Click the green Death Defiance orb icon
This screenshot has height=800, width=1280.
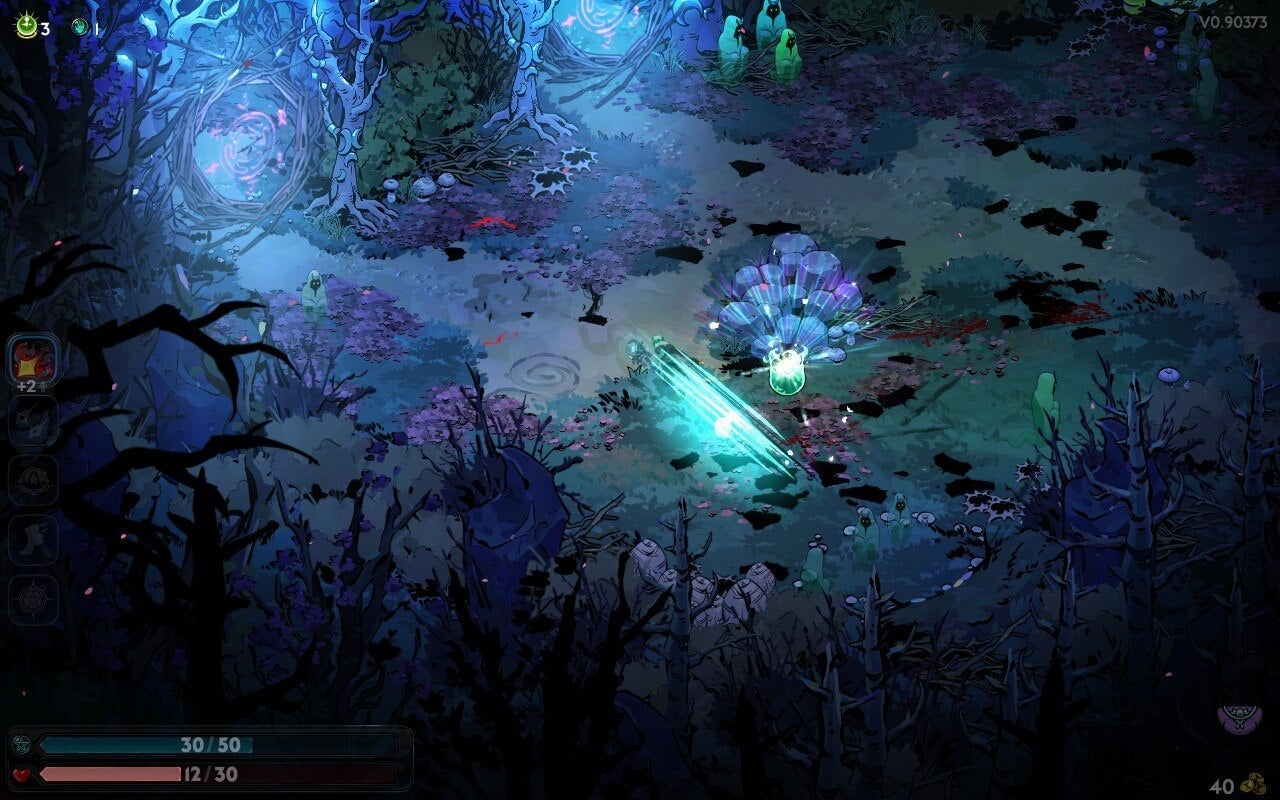pyautogui.click(x=26, y=24)
